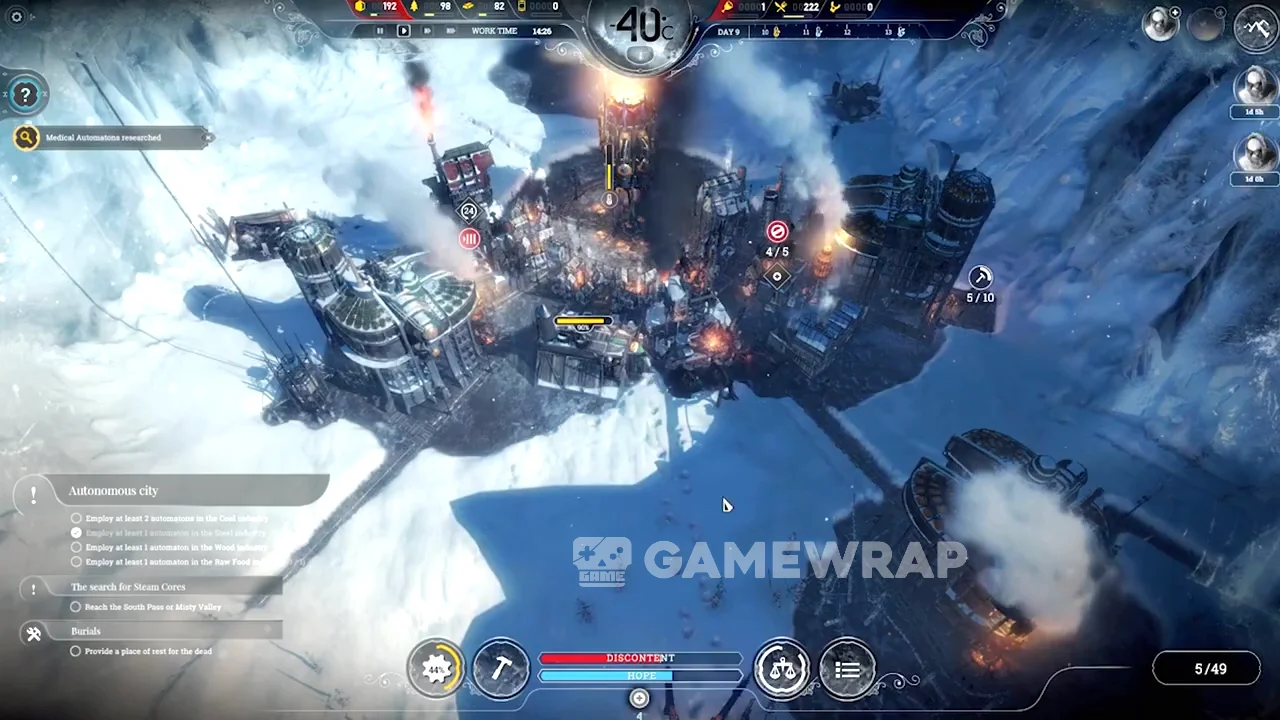Open the Autonomous city objective
This screenshot has width=1280, height=720.
coord(113,491)
